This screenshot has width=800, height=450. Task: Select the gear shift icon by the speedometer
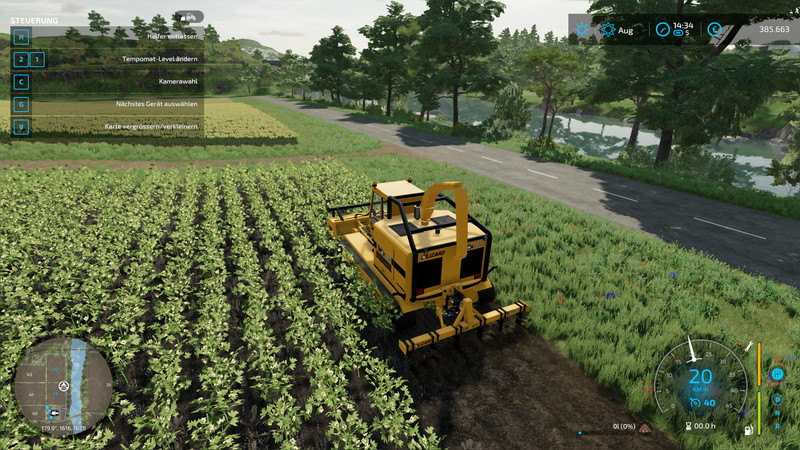click(776, 373)
